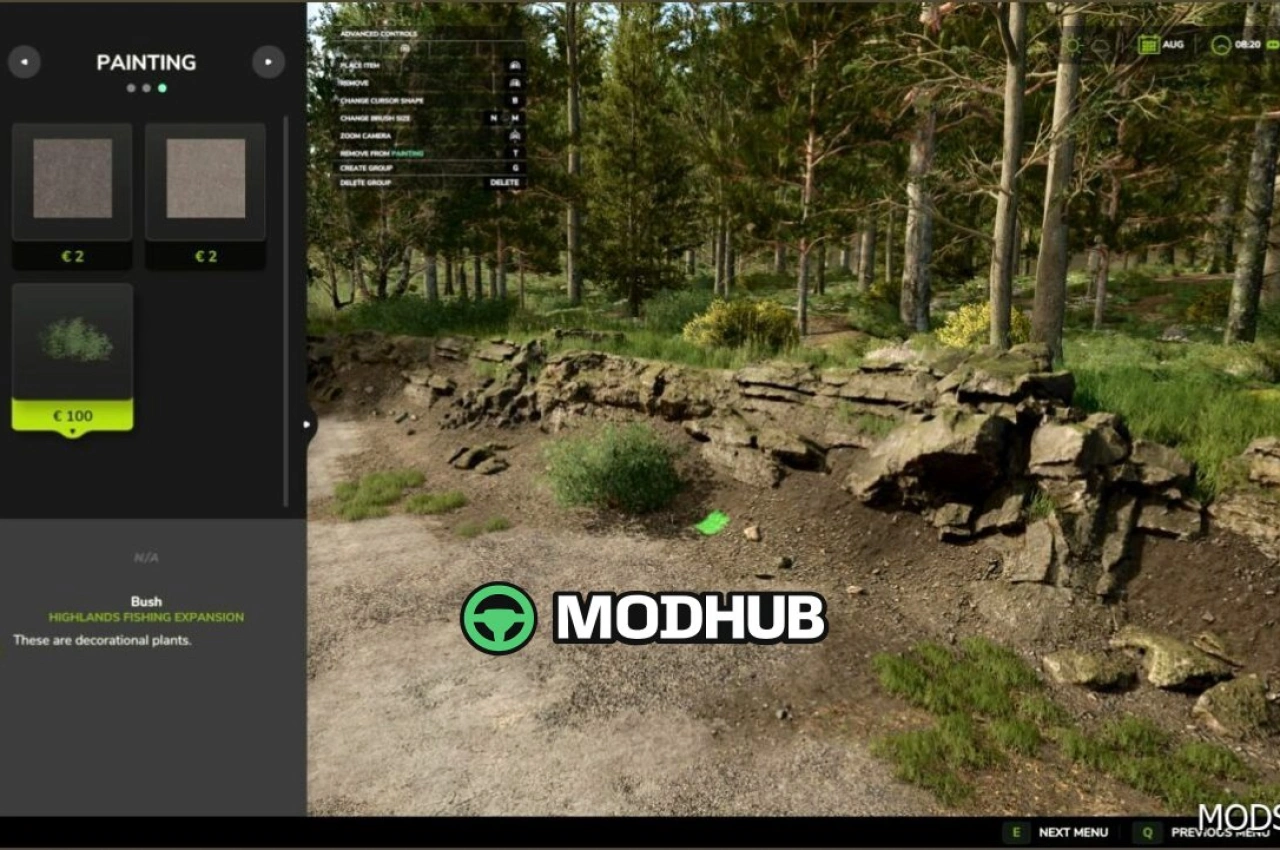Click the right arrow beside Painting header
This screenshot has width=1280, height=850.
268,62
